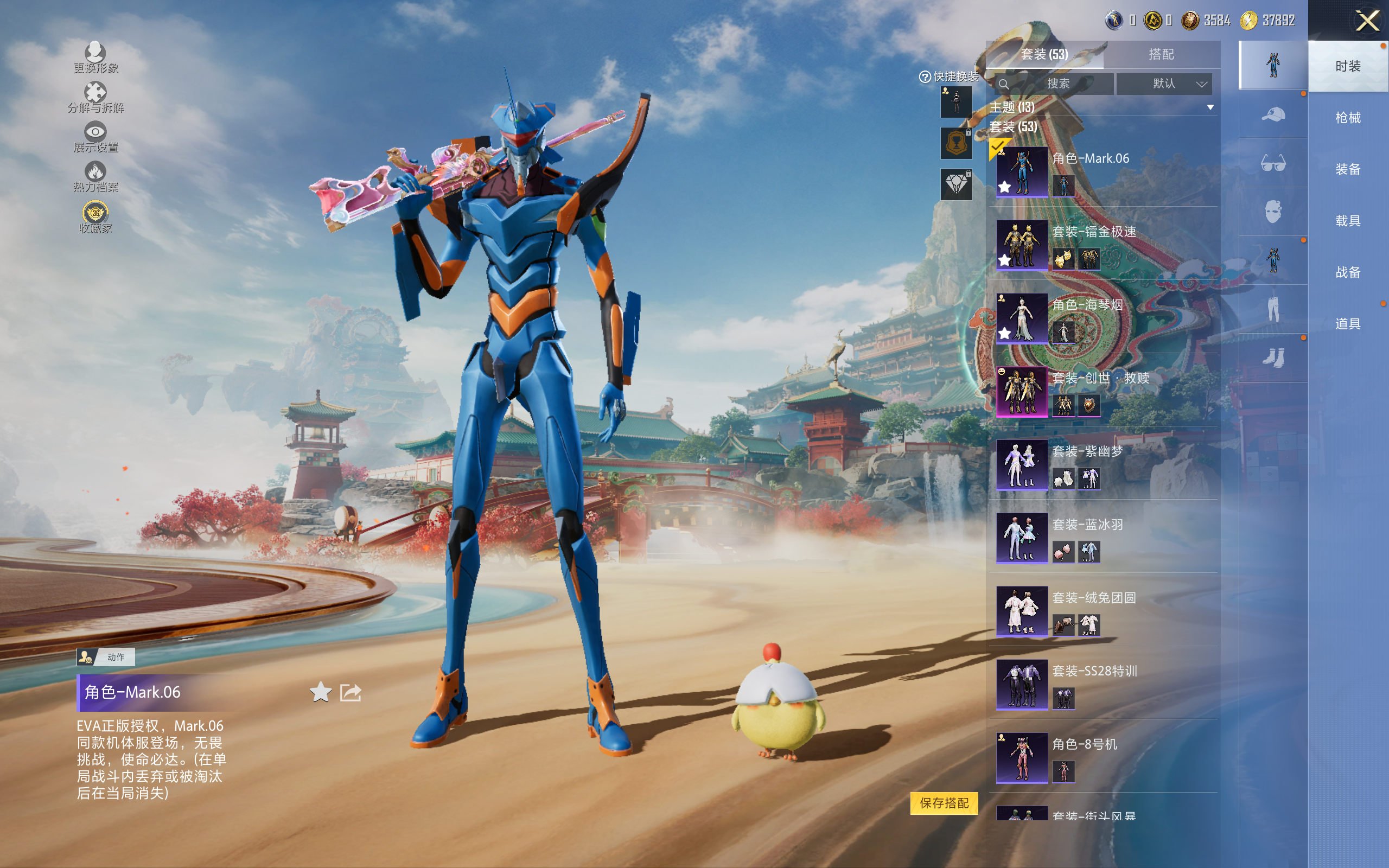Open the 动作 emote button
1389x868 pixels.
point(106,657)
